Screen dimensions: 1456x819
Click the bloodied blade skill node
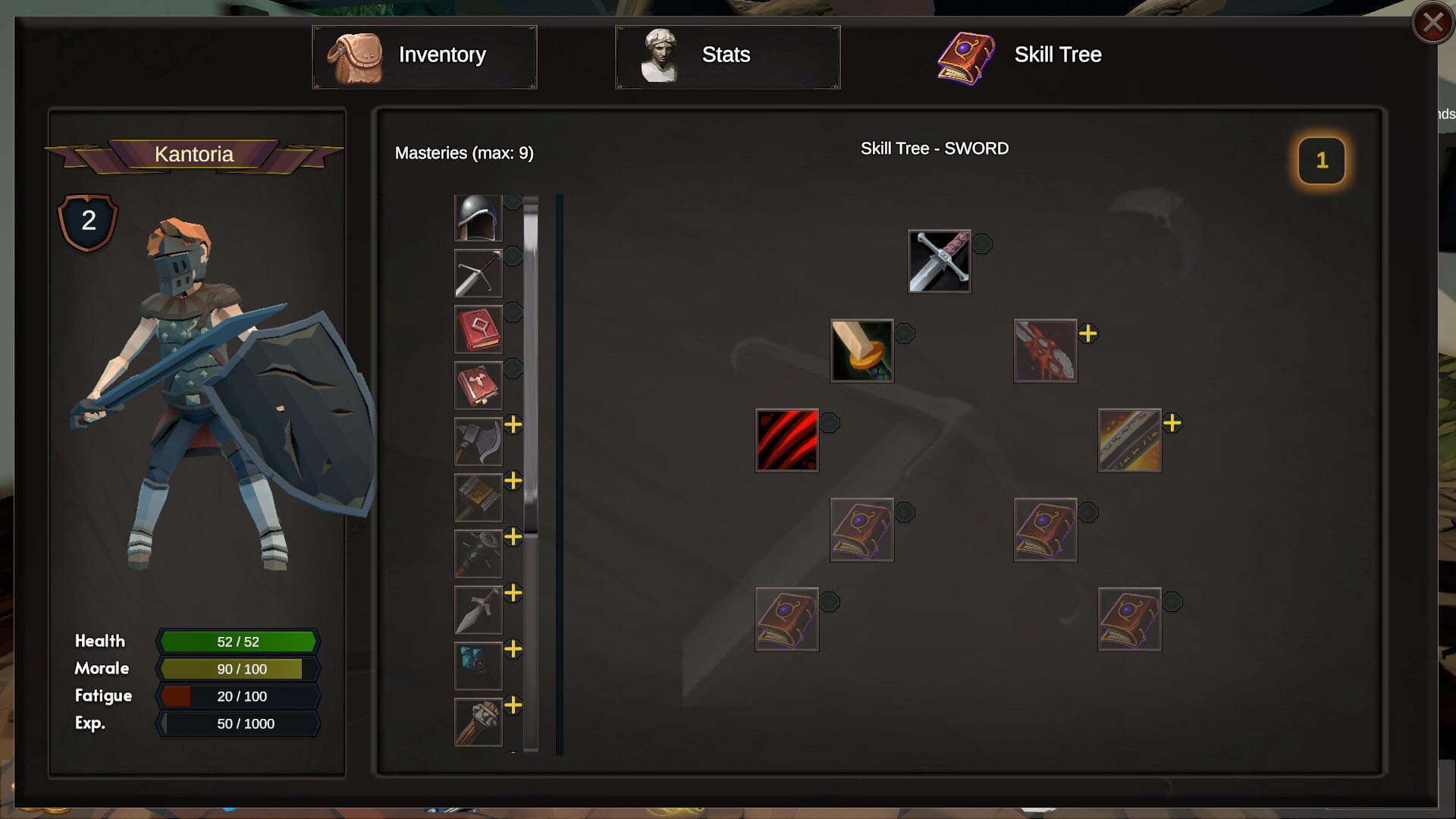point(1045,350)
